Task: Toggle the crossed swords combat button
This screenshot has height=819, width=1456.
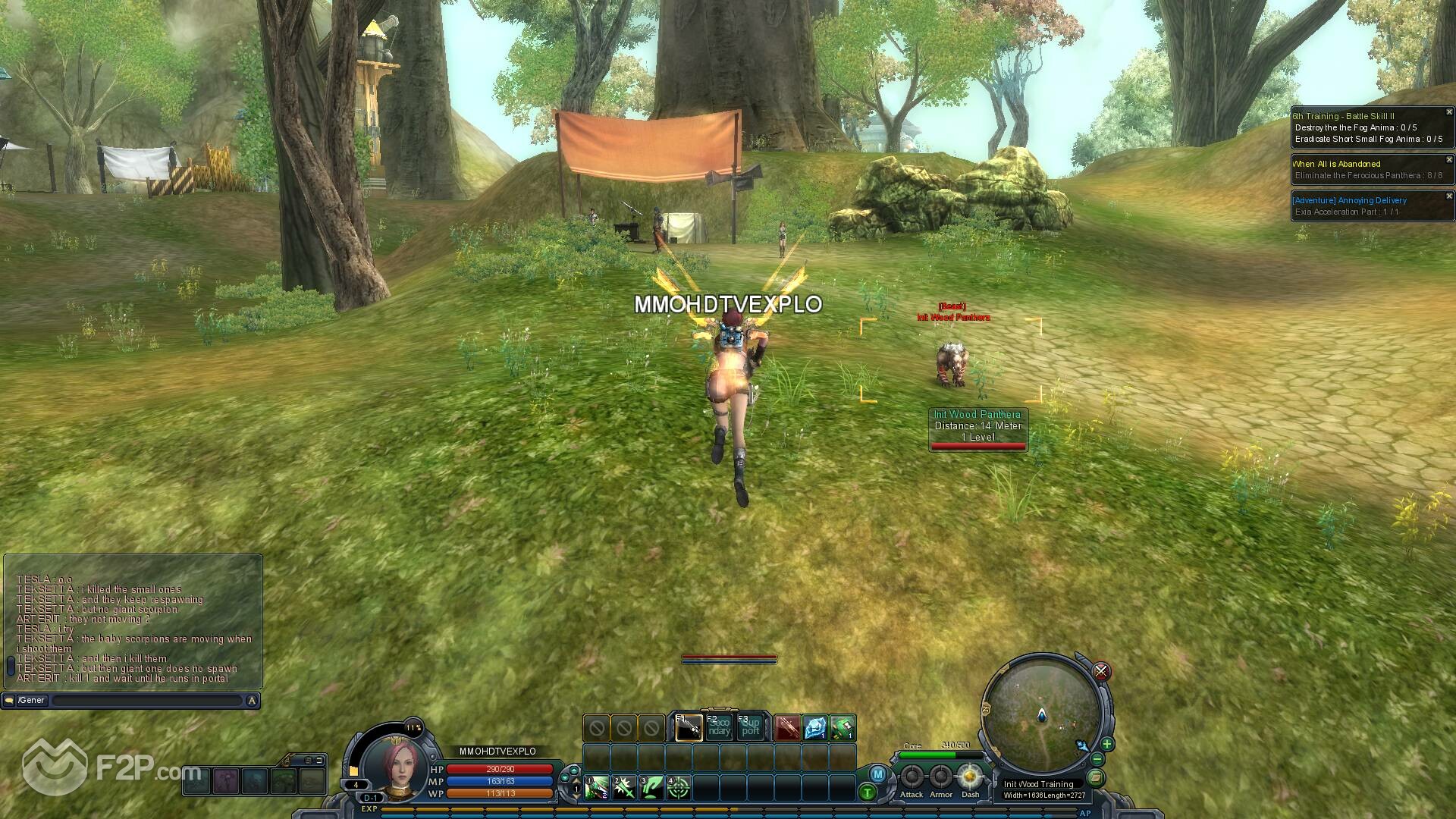Action: coord(1101,671)
